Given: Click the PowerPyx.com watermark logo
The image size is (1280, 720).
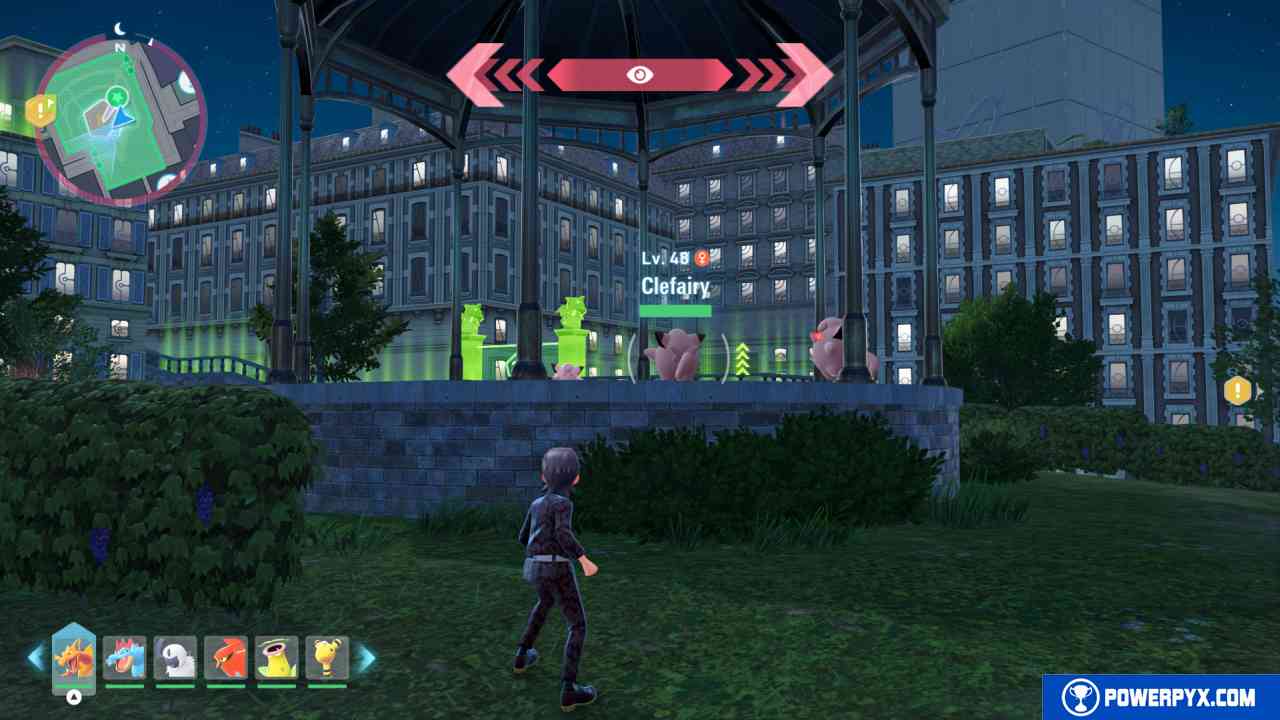Looking at the screenshot, I should coord(1162,697).
